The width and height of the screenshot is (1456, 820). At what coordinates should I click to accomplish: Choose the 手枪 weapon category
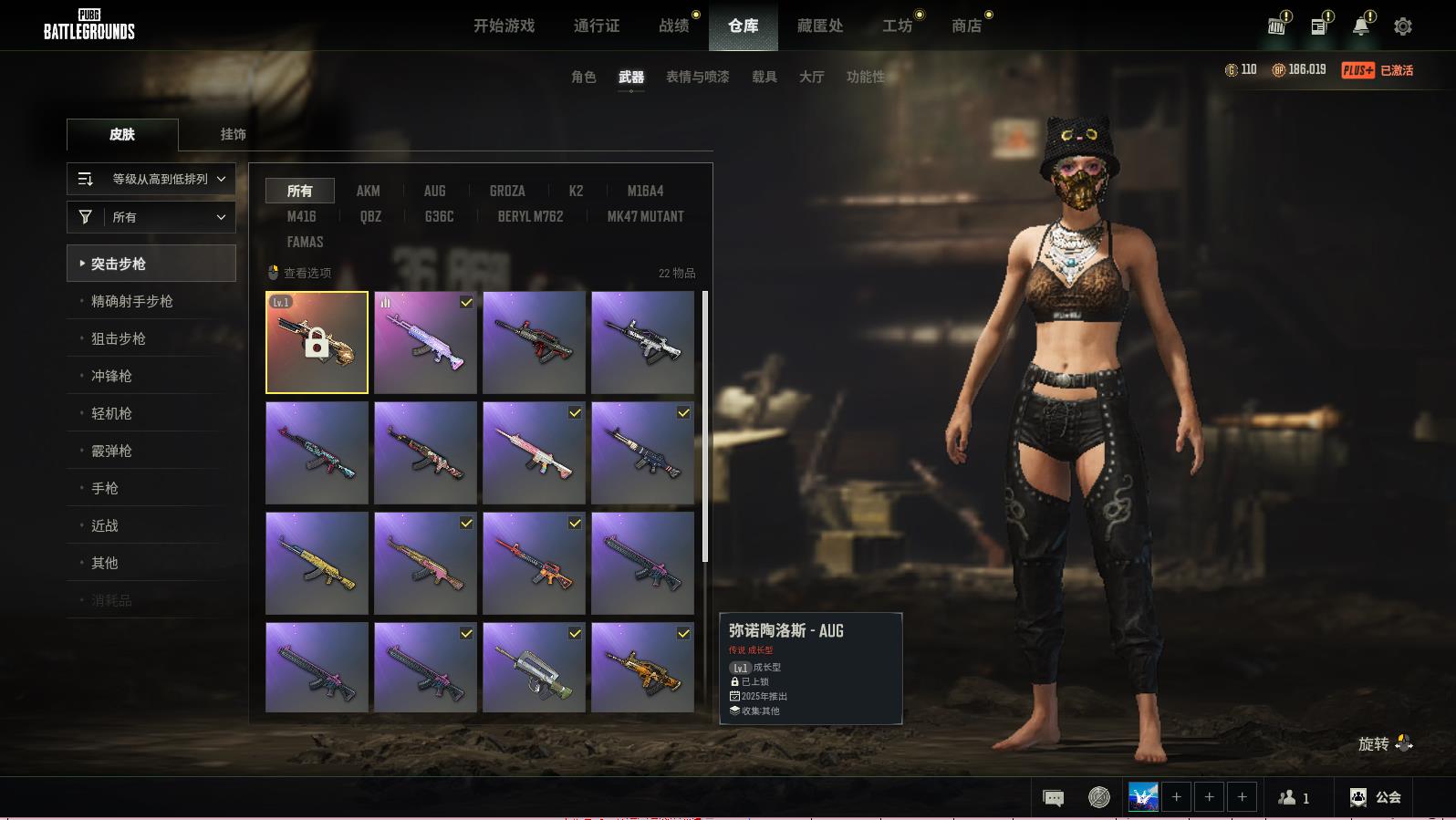coord(105,488)
